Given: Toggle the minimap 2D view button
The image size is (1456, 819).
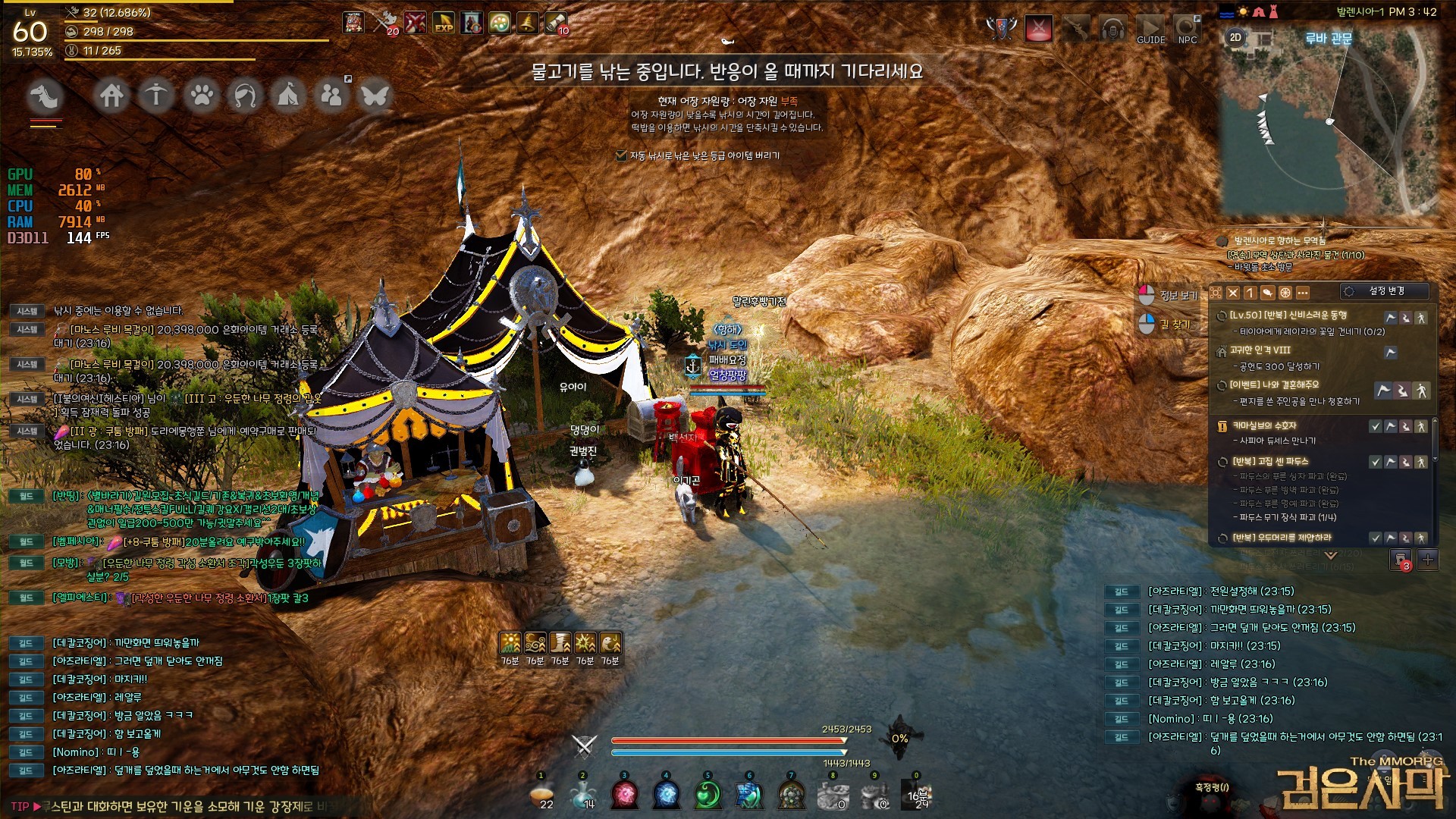Looking at the screenshot, I should click(1235, 37).
